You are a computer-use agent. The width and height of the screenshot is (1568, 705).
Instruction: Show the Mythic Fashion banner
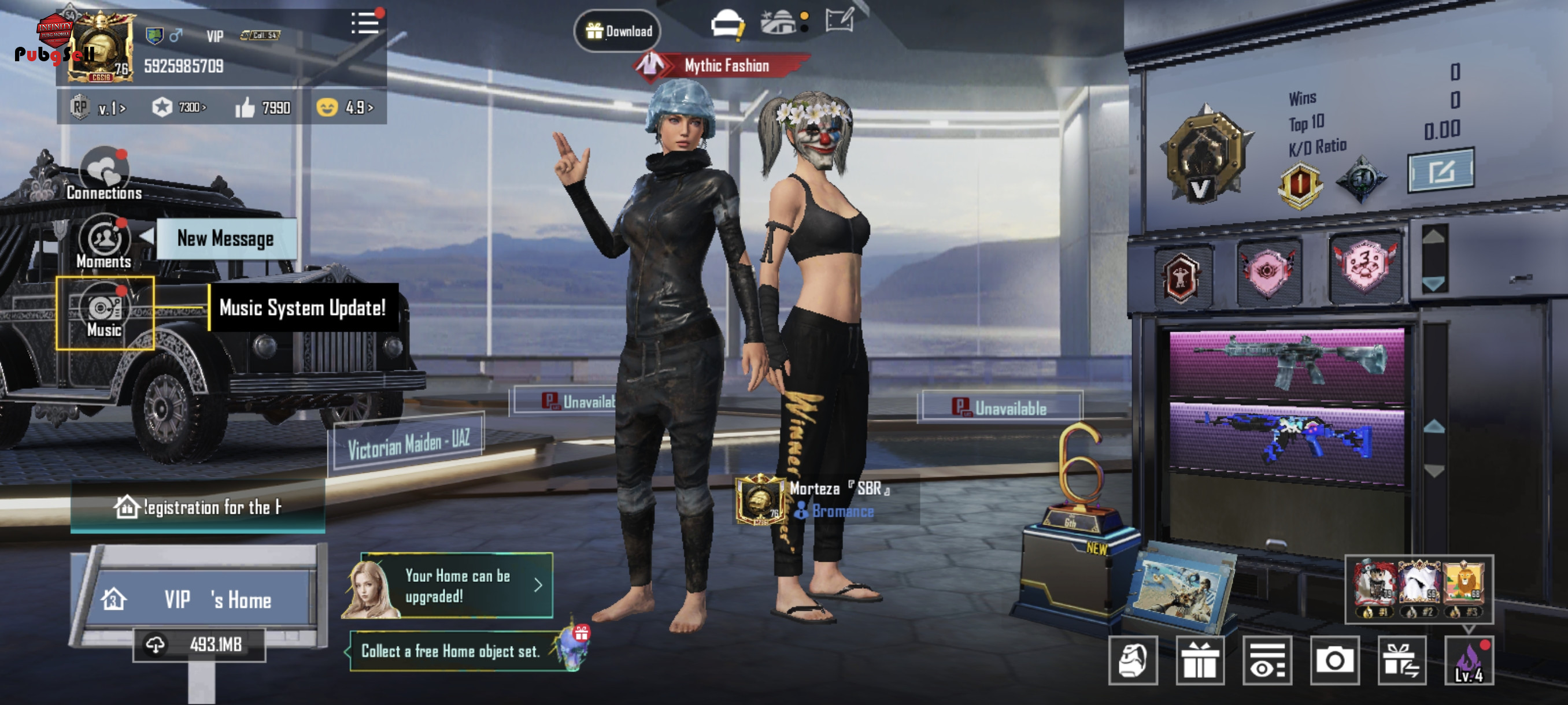[x=724, y=66]
